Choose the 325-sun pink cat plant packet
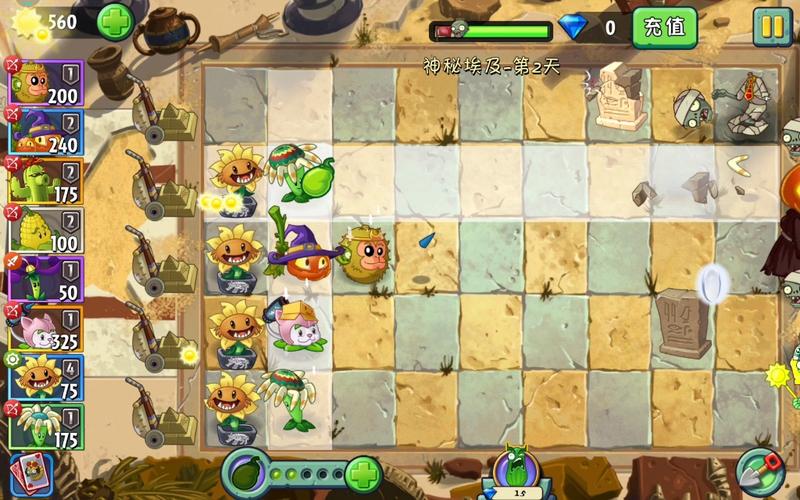Image resolution: width=800 pixels, height=500 pixels. (45, 328)
